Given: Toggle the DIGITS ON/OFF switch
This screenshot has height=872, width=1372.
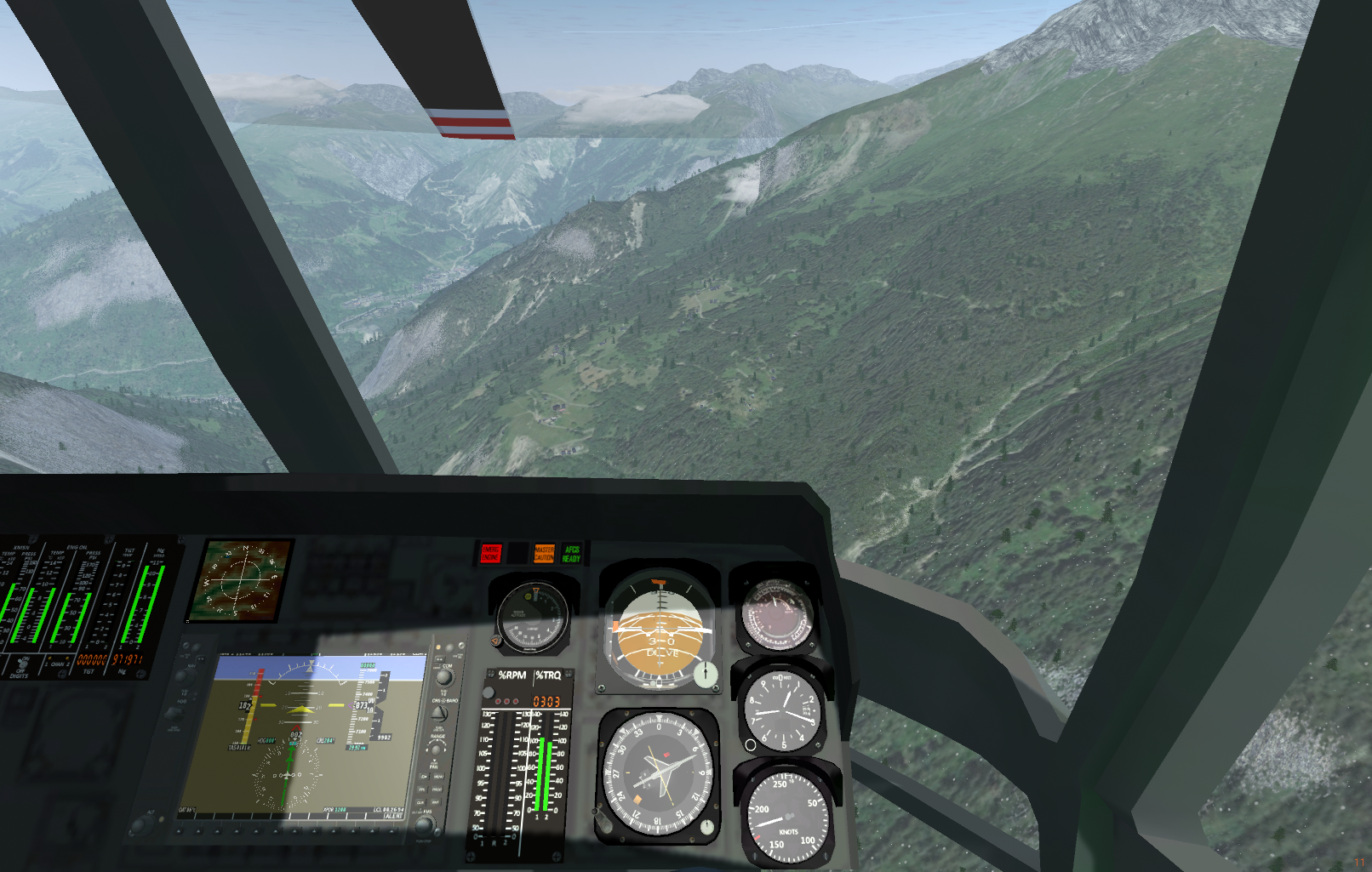Looking at the screenshot, I should click(22, 662).
